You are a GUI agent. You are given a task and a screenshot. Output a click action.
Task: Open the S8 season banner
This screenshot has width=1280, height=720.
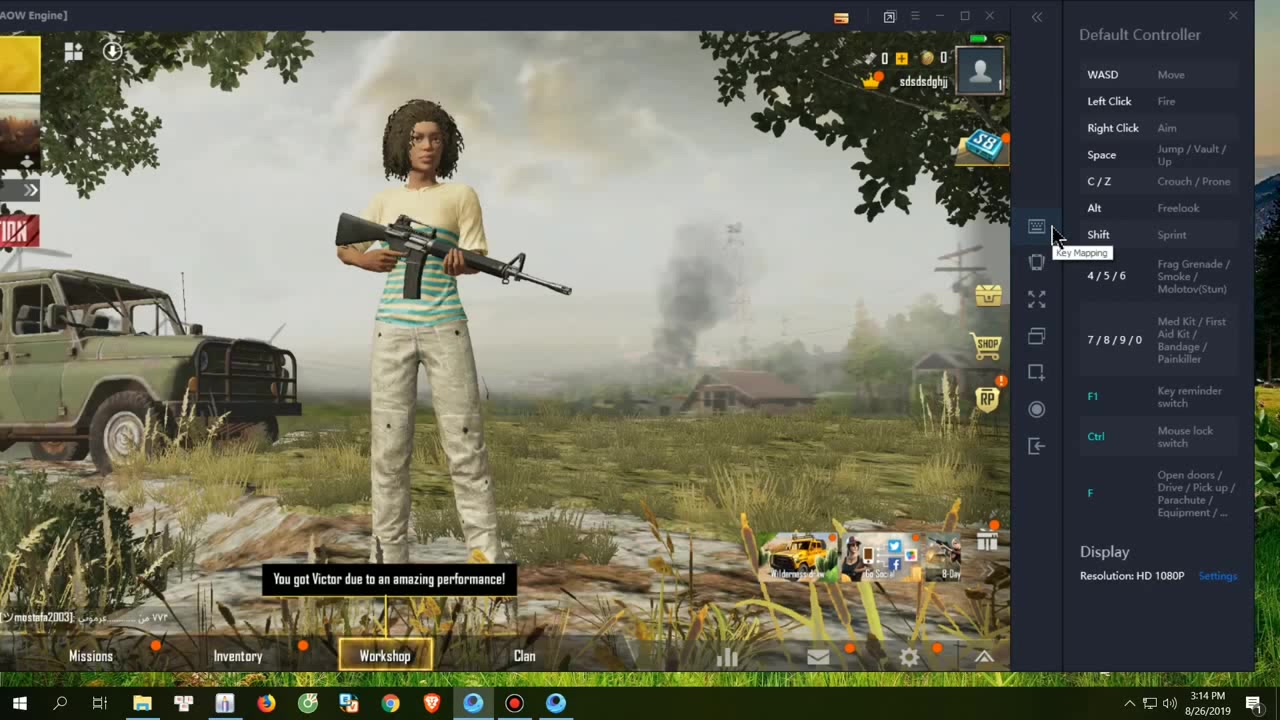(984, 146)
